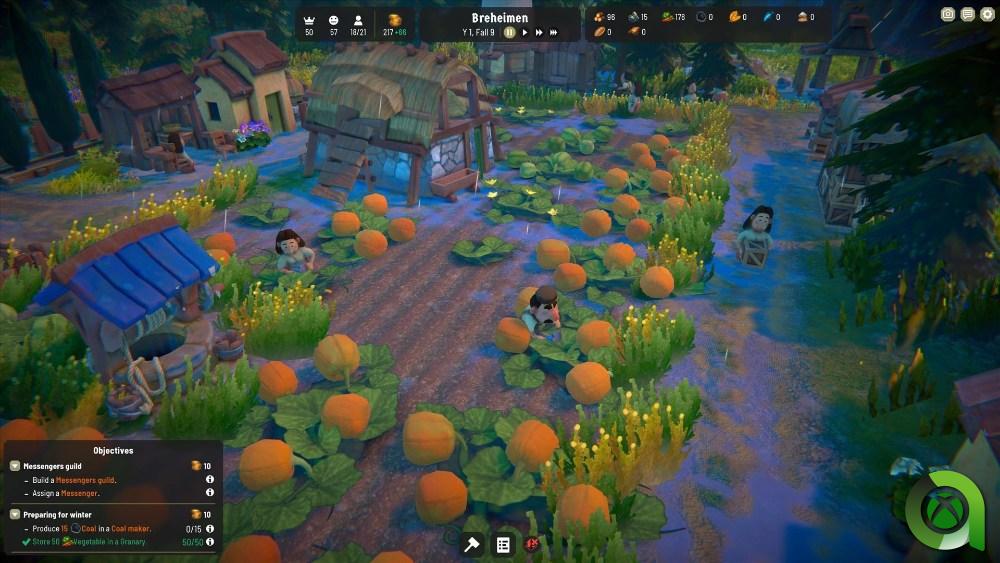Click the red demolish tool icon
This screenshot has height=563, width=1000.
[533, 544]
